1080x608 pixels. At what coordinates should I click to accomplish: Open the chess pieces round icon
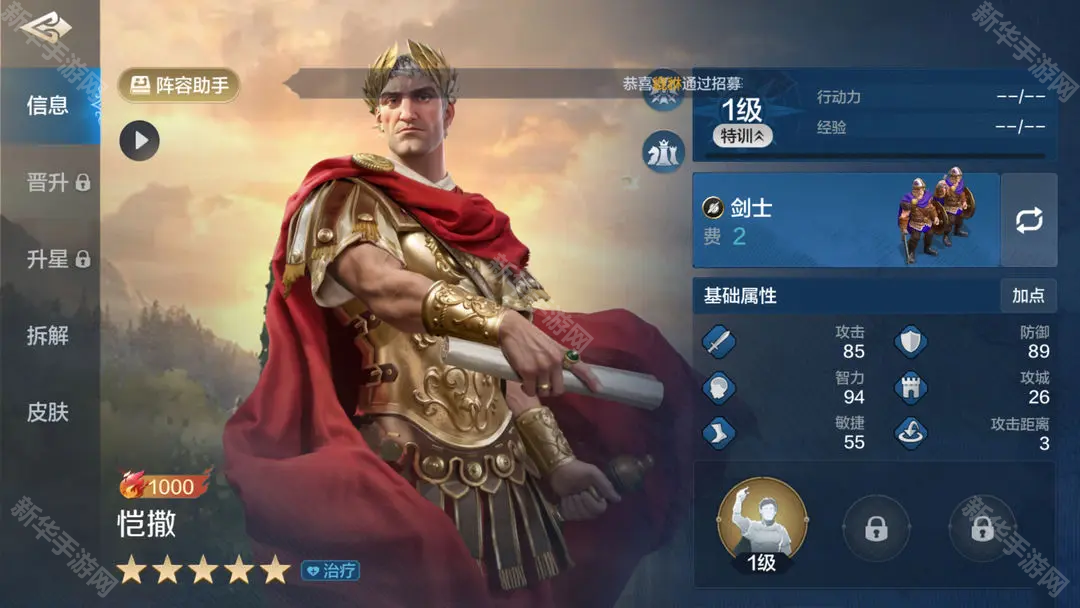(663, 152)
